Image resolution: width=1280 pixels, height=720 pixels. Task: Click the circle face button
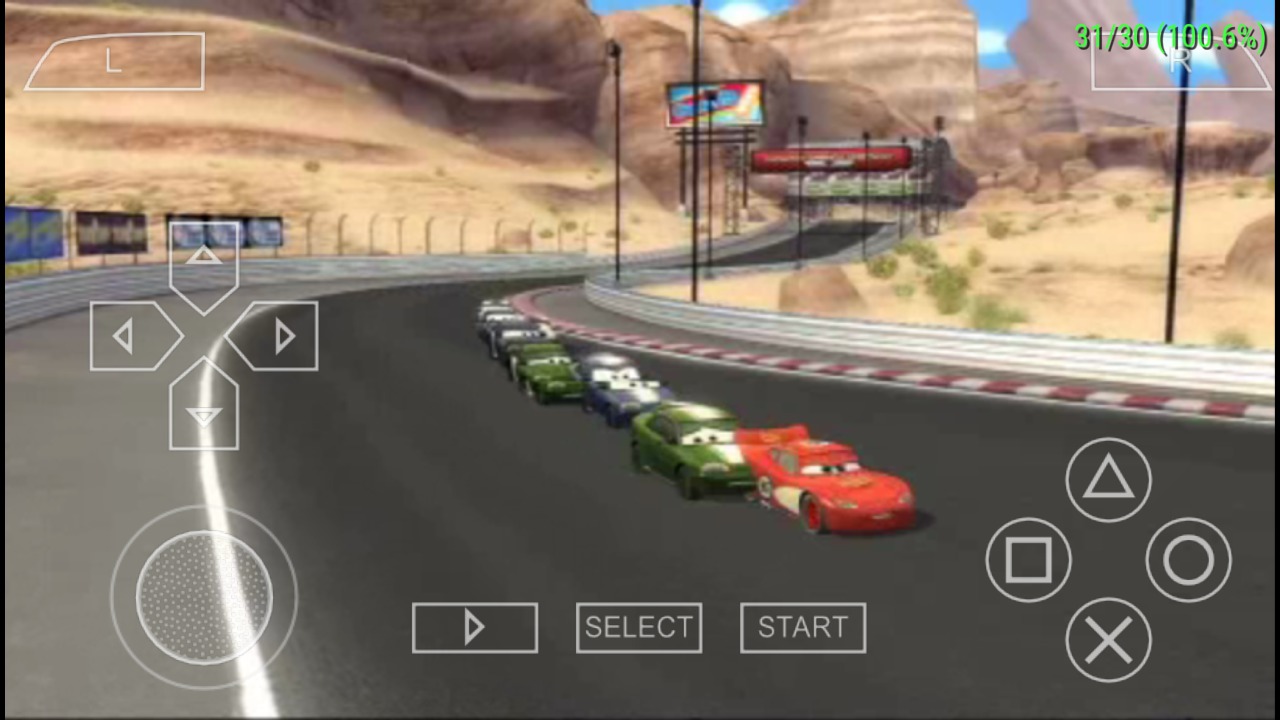pyautogui.click(x=1188, y=560)
